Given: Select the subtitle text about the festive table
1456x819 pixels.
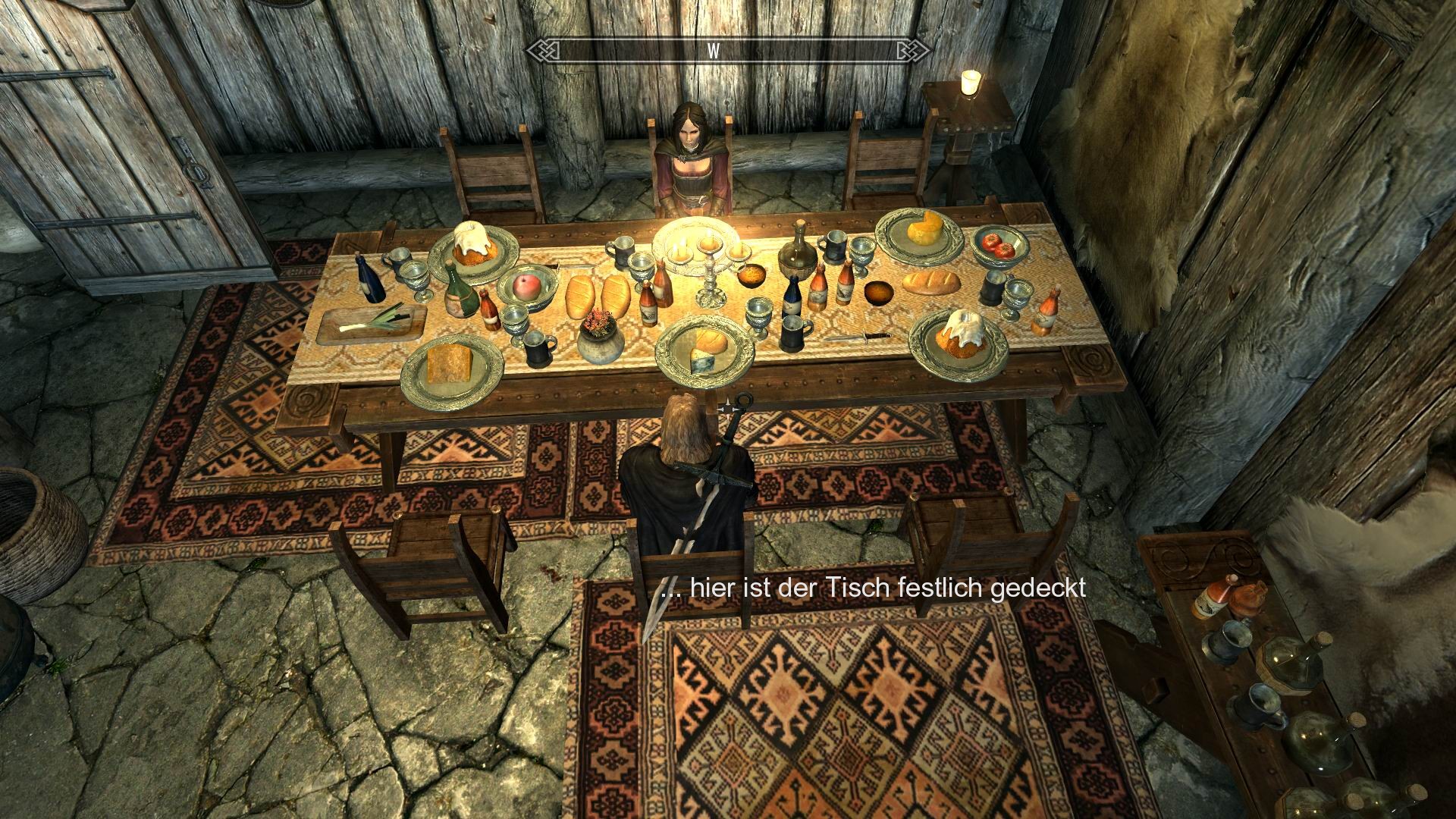Looking at the screenshot, I should 876,588.
